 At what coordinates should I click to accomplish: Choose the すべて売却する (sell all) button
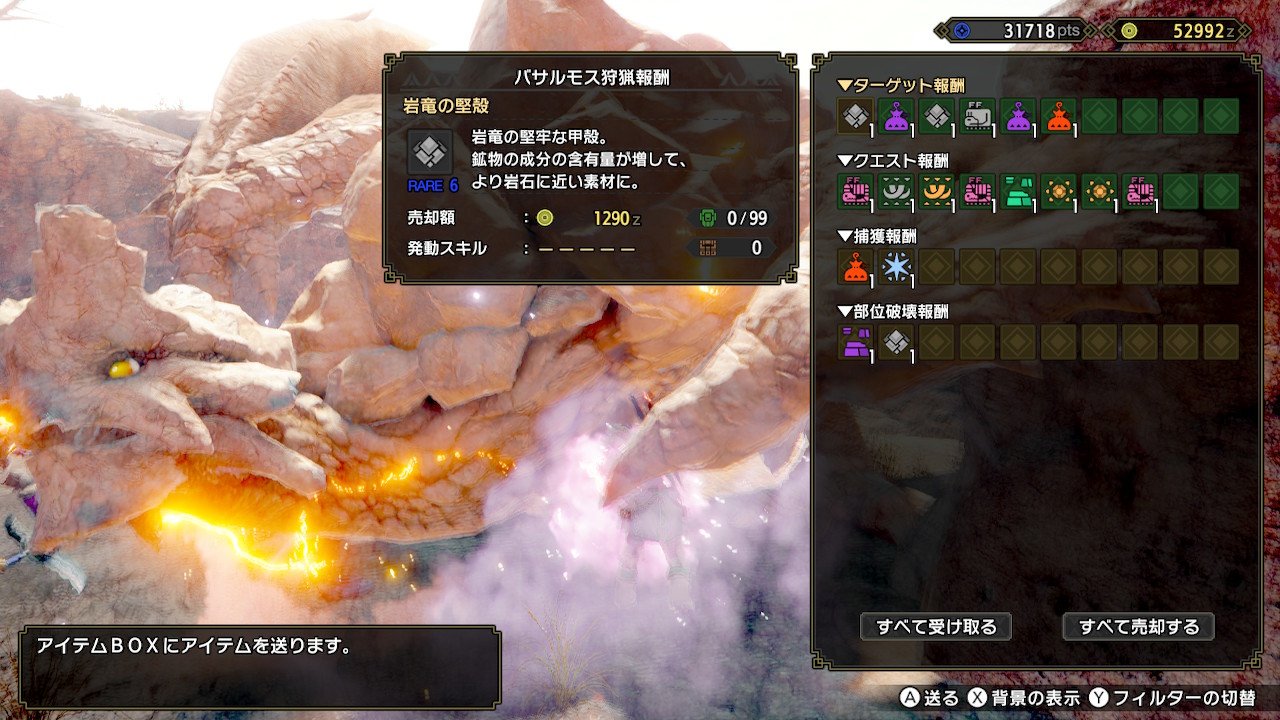1138,627
